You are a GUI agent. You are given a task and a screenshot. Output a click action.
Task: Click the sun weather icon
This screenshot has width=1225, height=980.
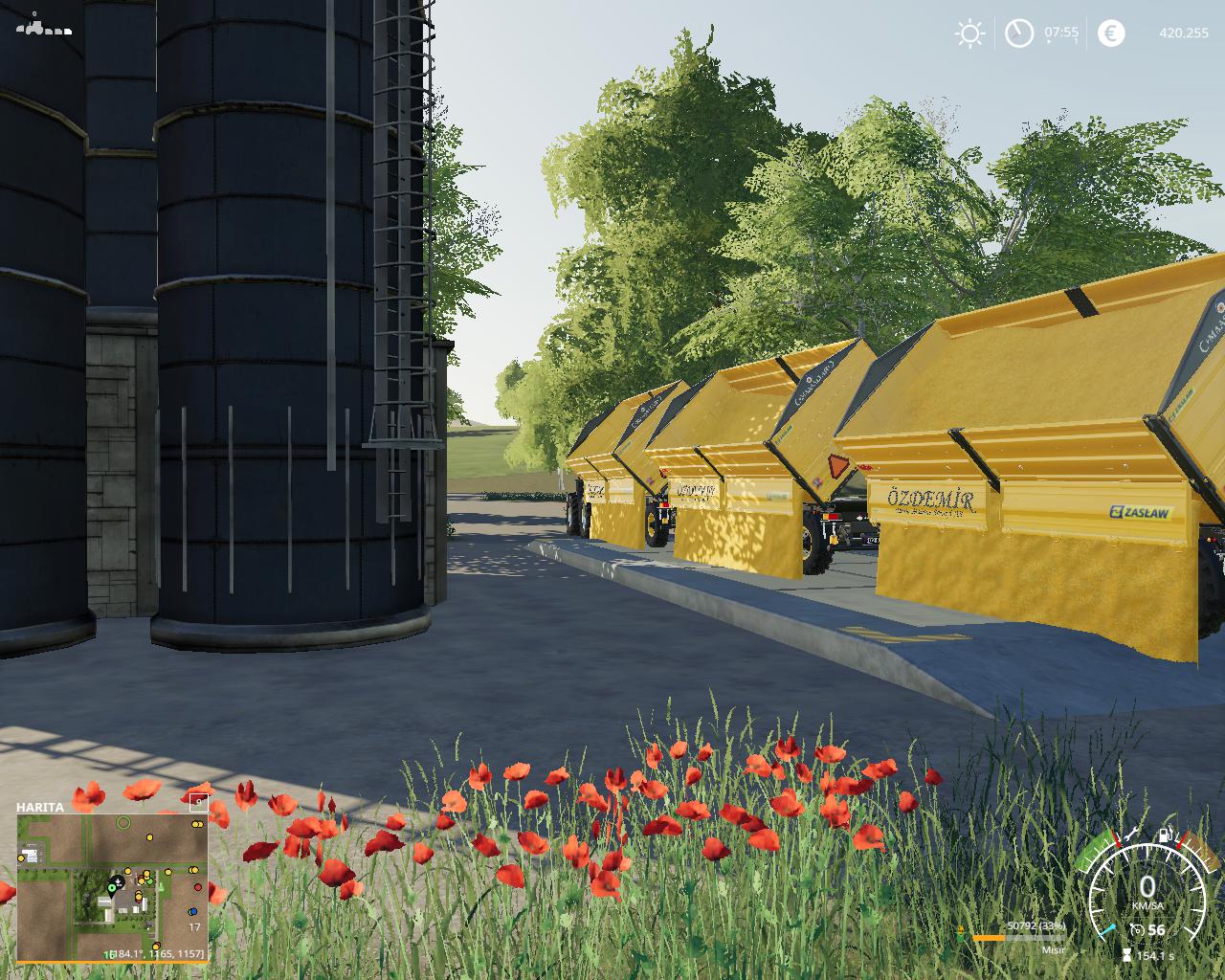[969, 34]
